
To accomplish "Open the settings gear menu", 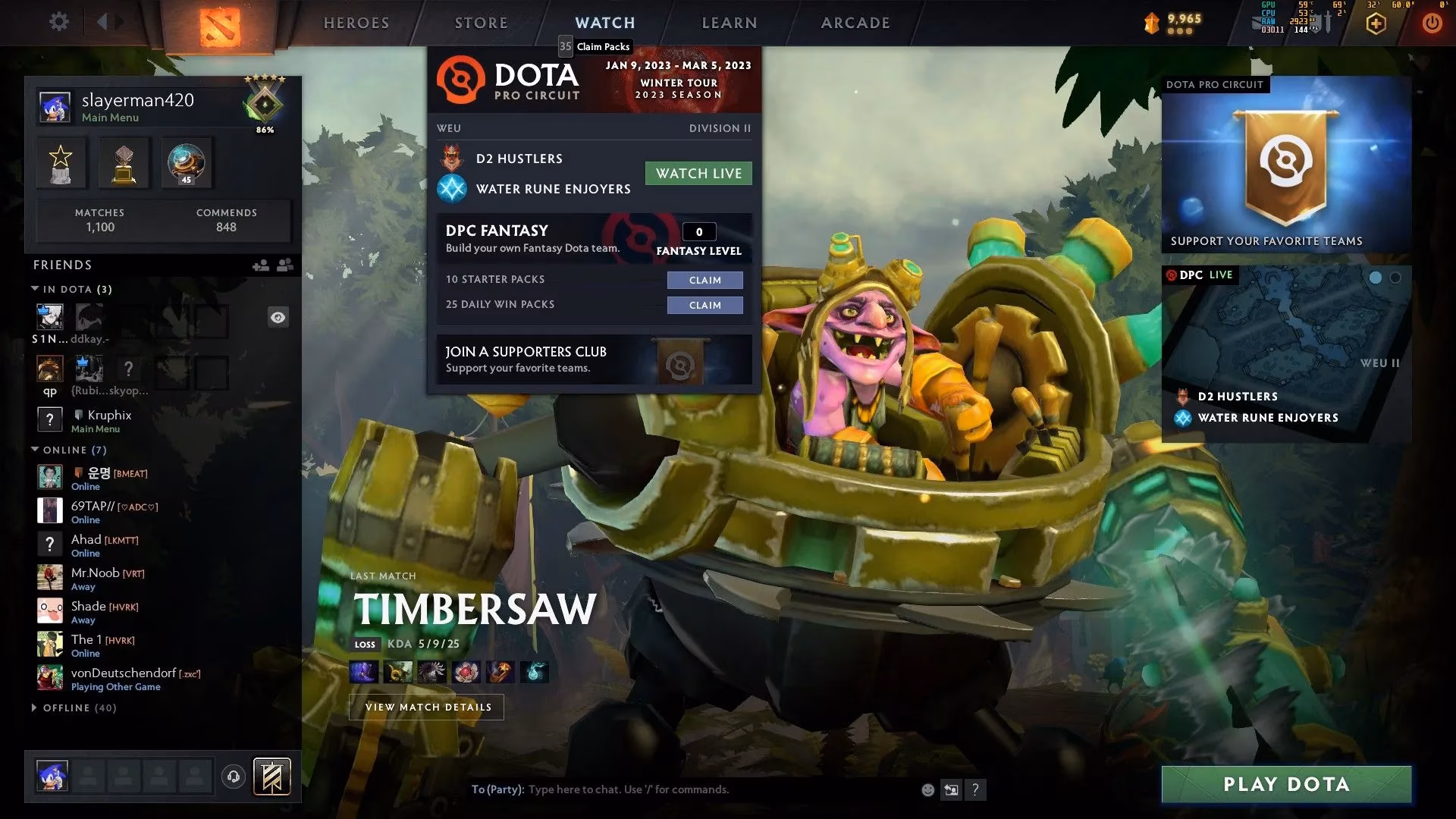I will 59,21.
